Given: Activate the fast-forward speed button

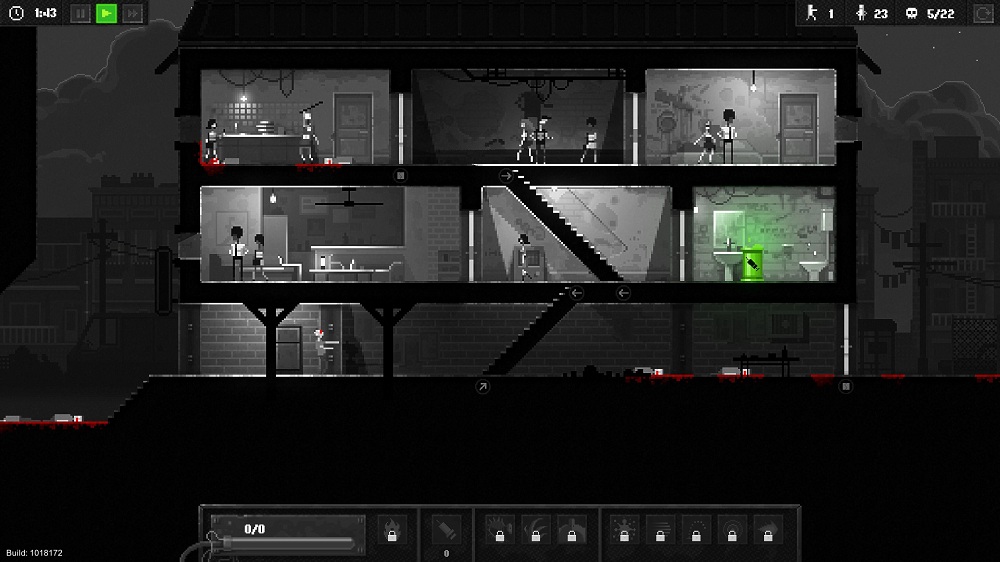Looking at the screenshot, I should coord(132,14).
